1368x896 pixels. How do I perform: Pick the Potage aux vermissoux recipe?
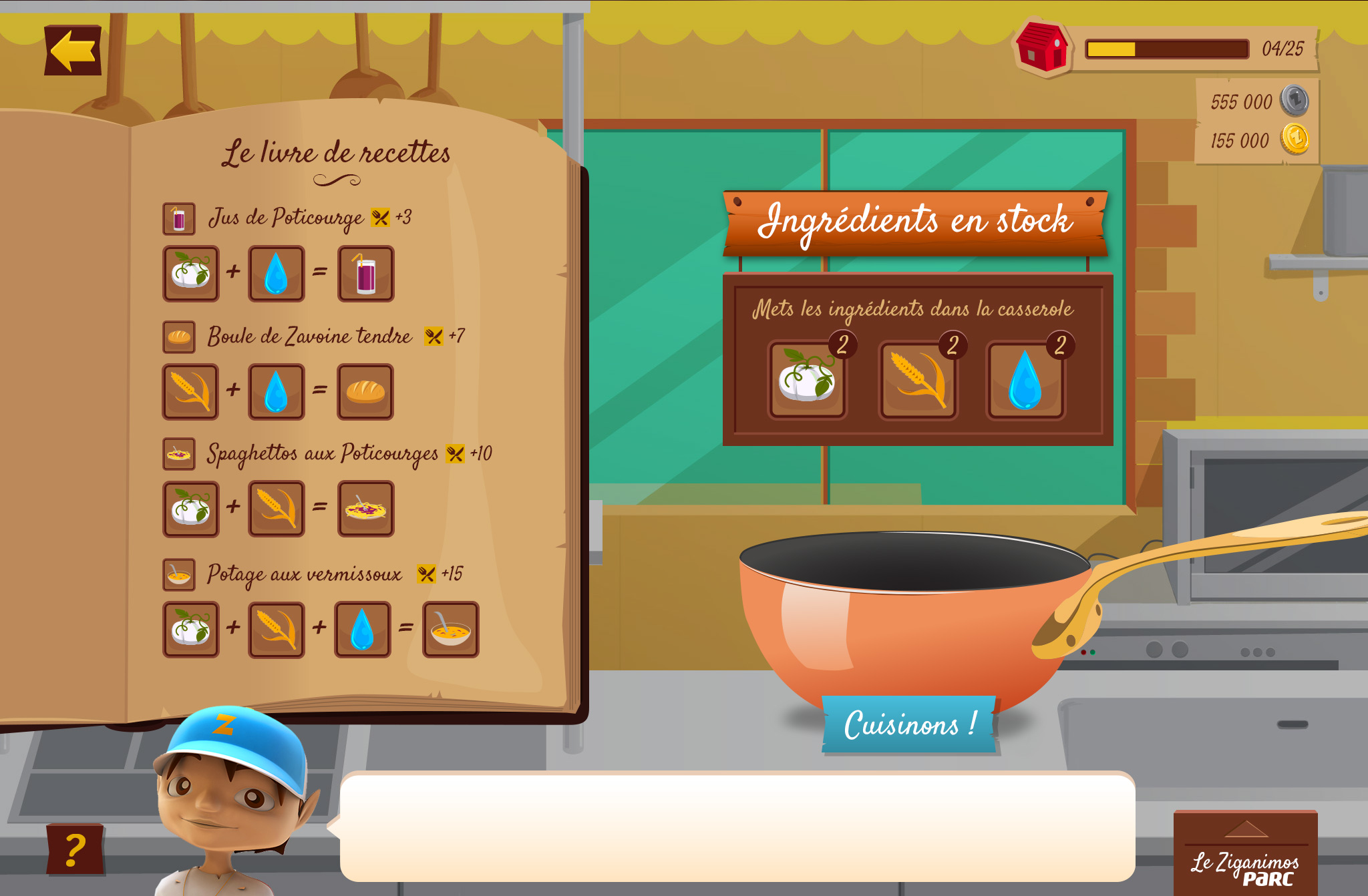click(x=304, y=574)
